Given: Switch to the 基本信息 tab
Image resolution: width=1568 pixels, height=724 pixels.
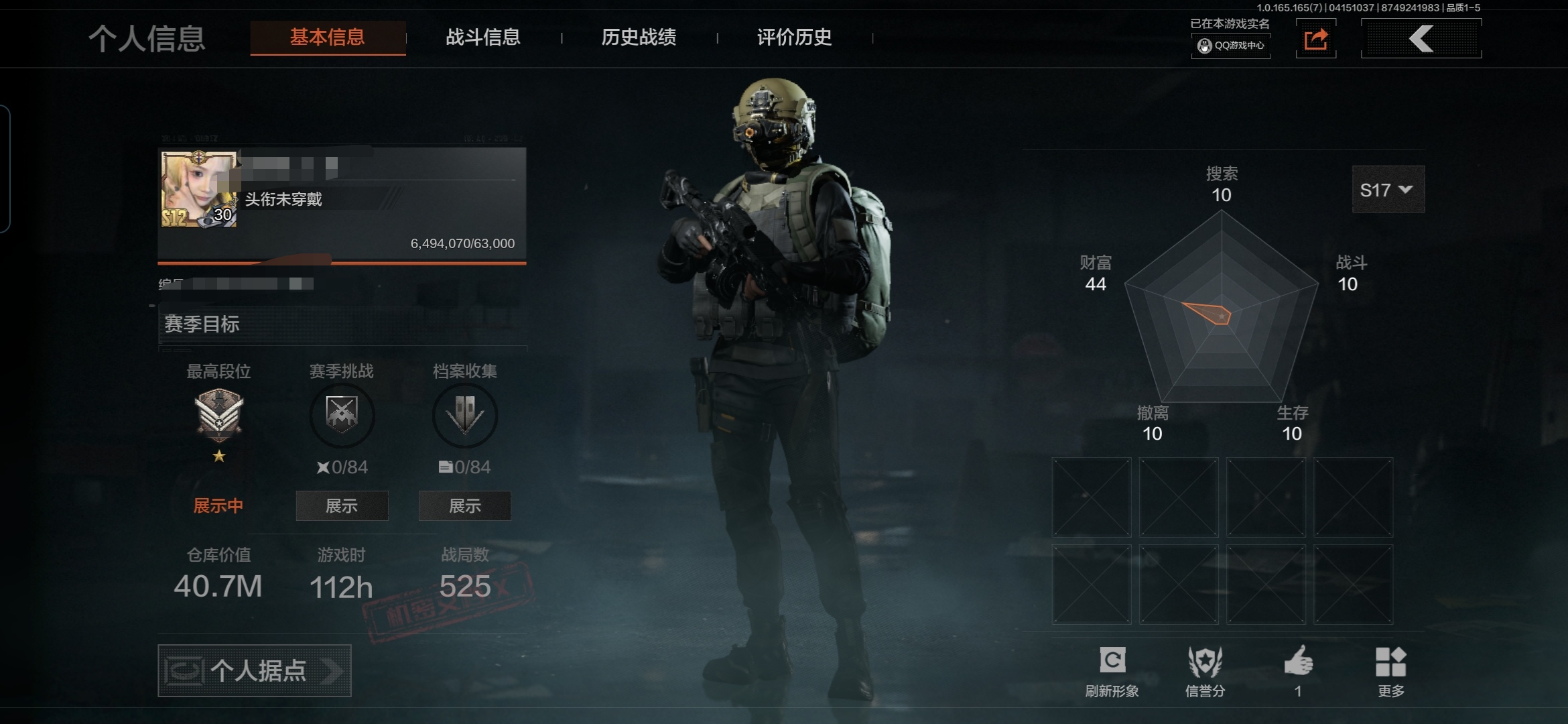Looking at the screenshot, I should pyautogui.click(x=328, y=38).
